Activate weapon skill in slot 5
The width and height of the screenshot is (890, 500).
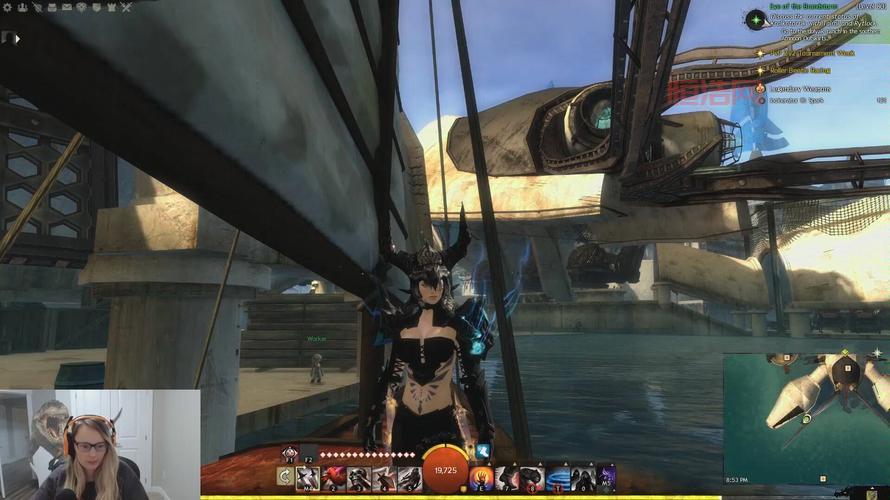click(409, 478)
